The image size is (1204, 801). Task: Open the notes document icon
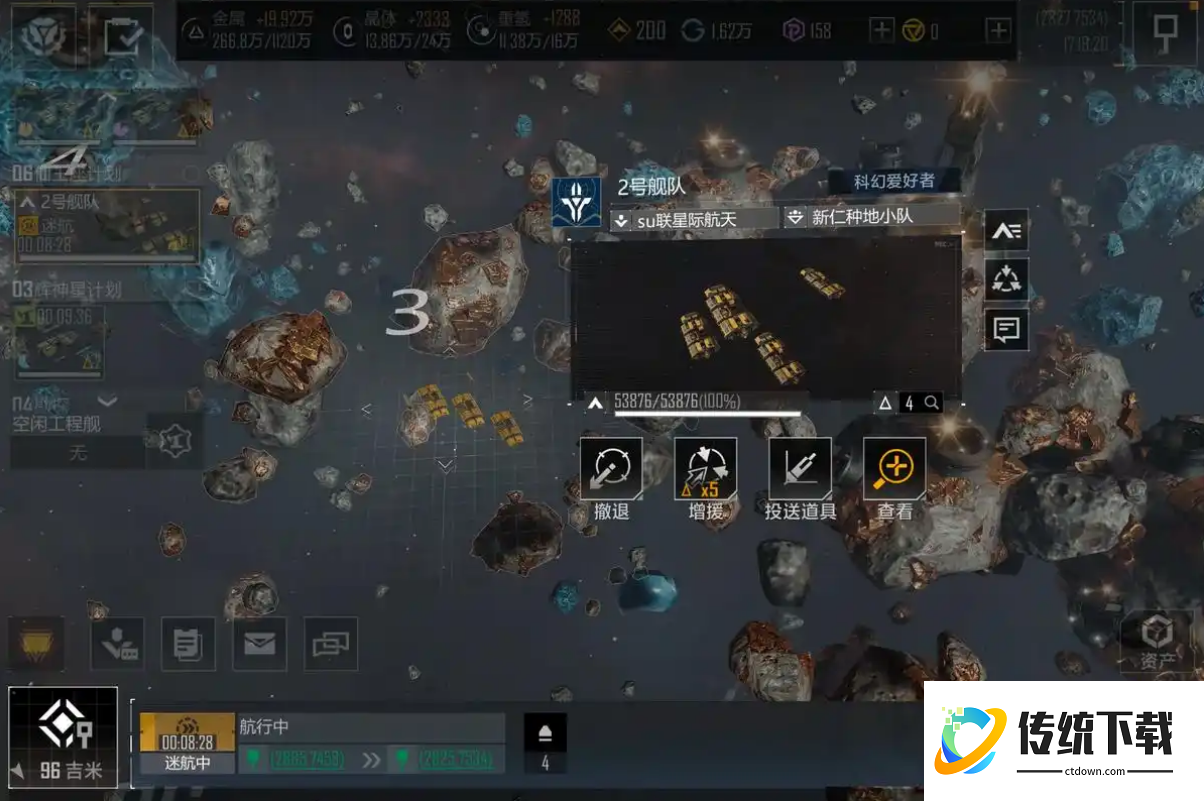click(187, 644)
